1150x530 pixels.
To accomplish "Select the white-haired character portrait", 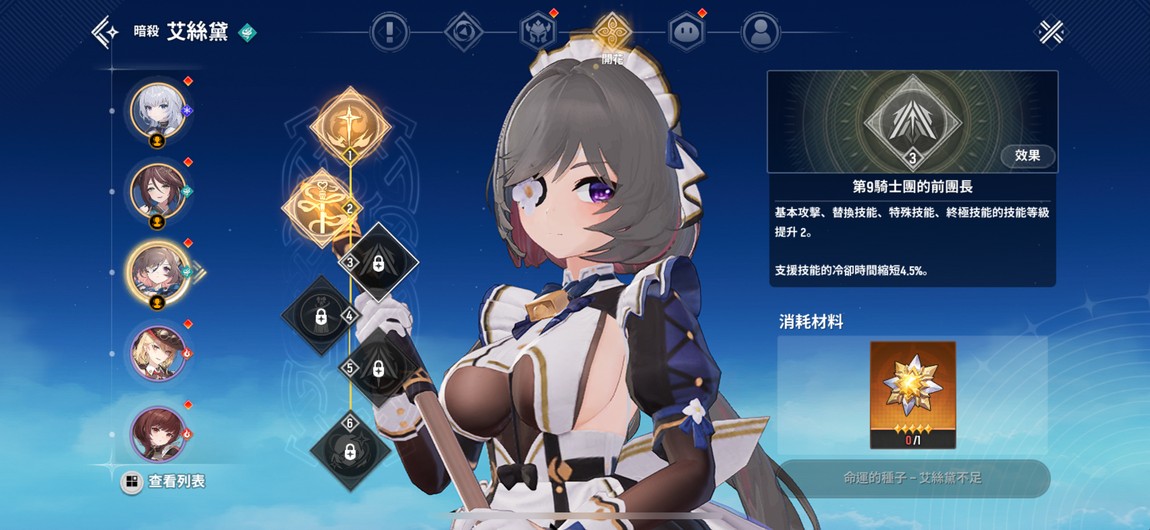I will coord(157,108).
